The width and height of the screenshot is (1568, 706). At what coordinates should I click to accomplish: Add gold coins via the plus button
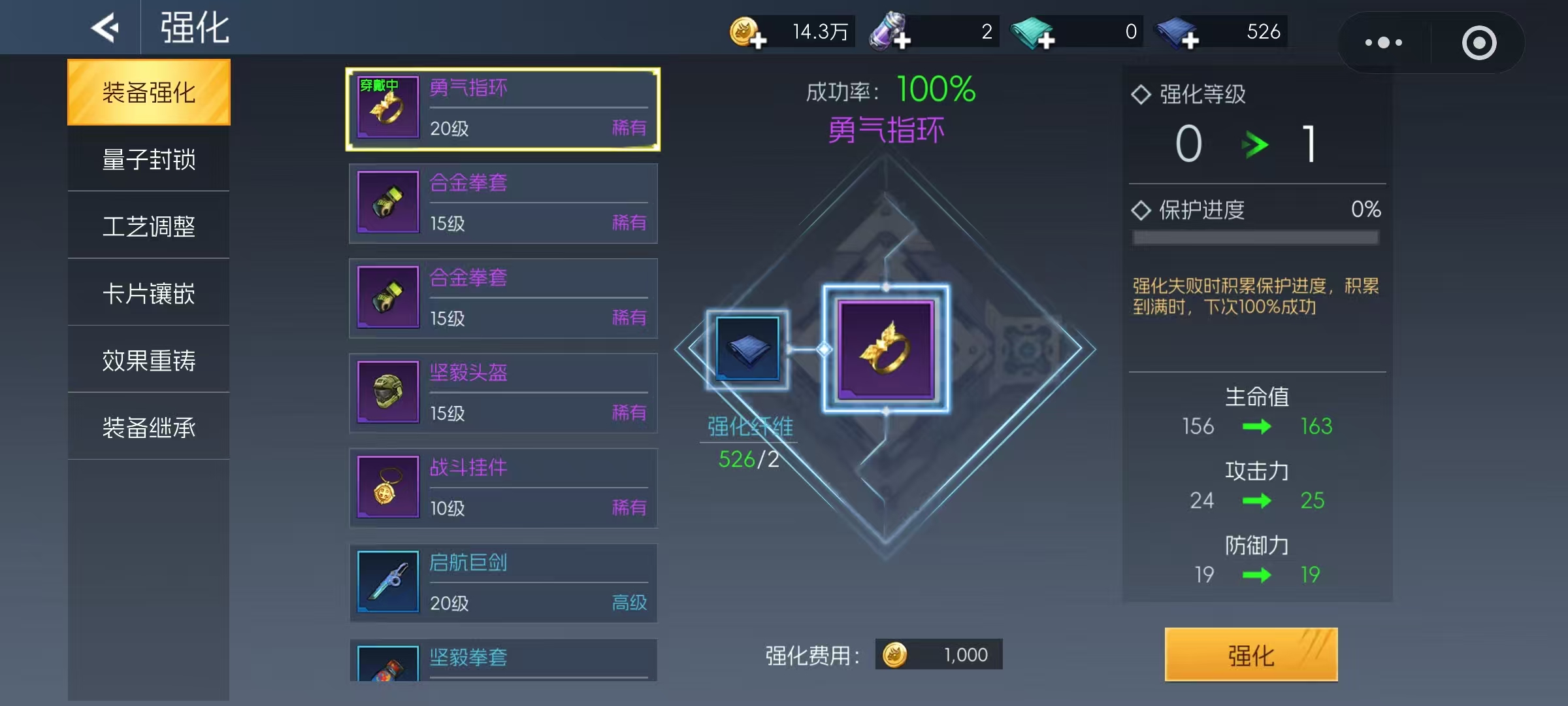click(758, 41)
